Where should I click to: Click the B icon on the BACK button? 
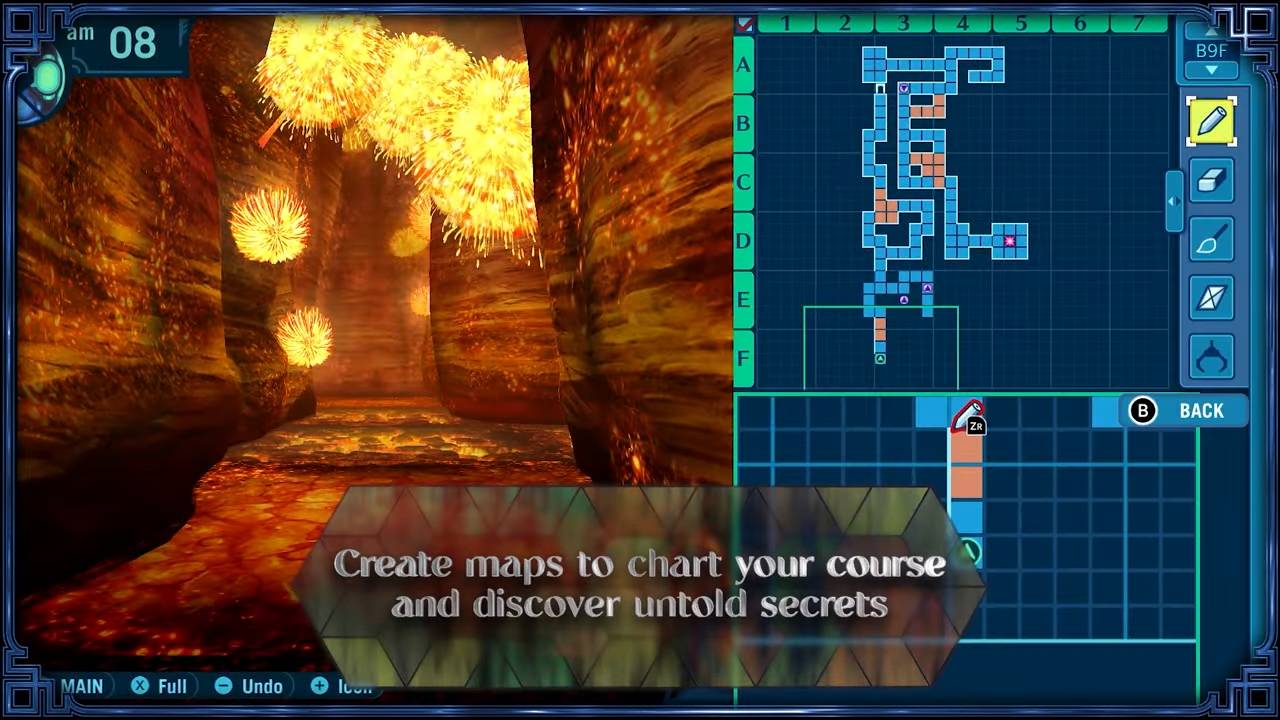tap(1142, 411)
